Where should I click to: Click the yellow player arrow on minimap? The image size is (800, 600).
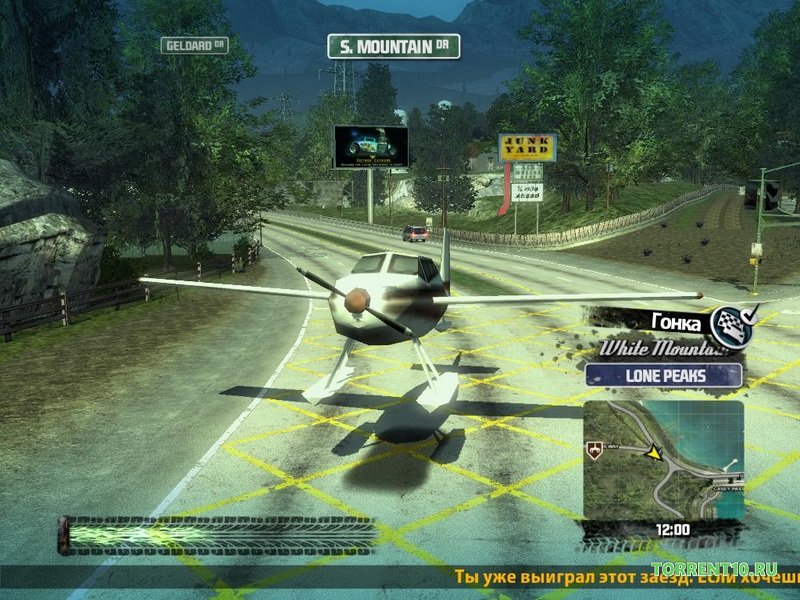655,453
